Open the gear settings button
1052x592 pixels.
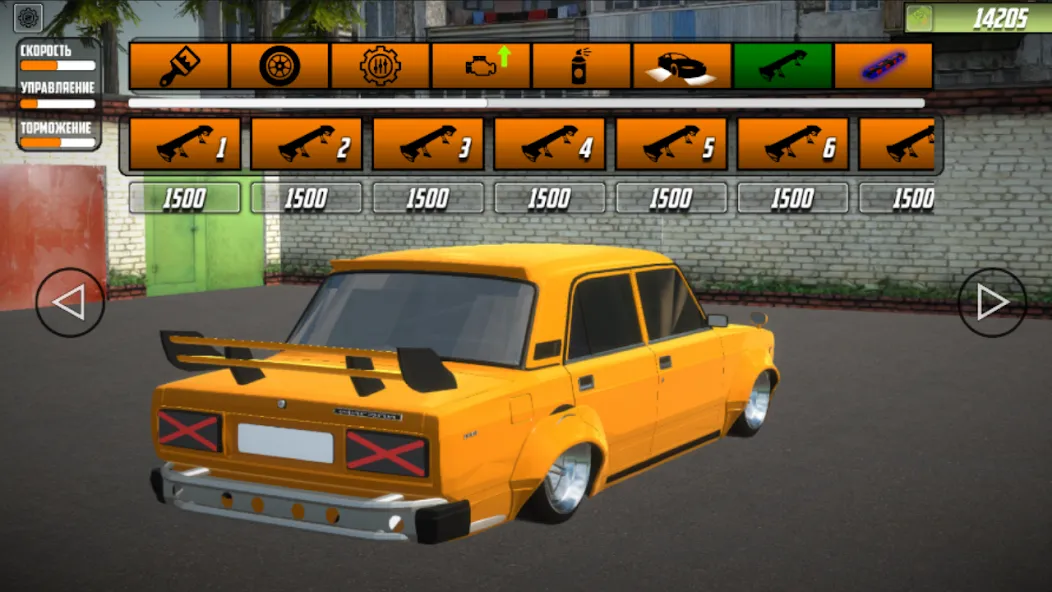28,18
